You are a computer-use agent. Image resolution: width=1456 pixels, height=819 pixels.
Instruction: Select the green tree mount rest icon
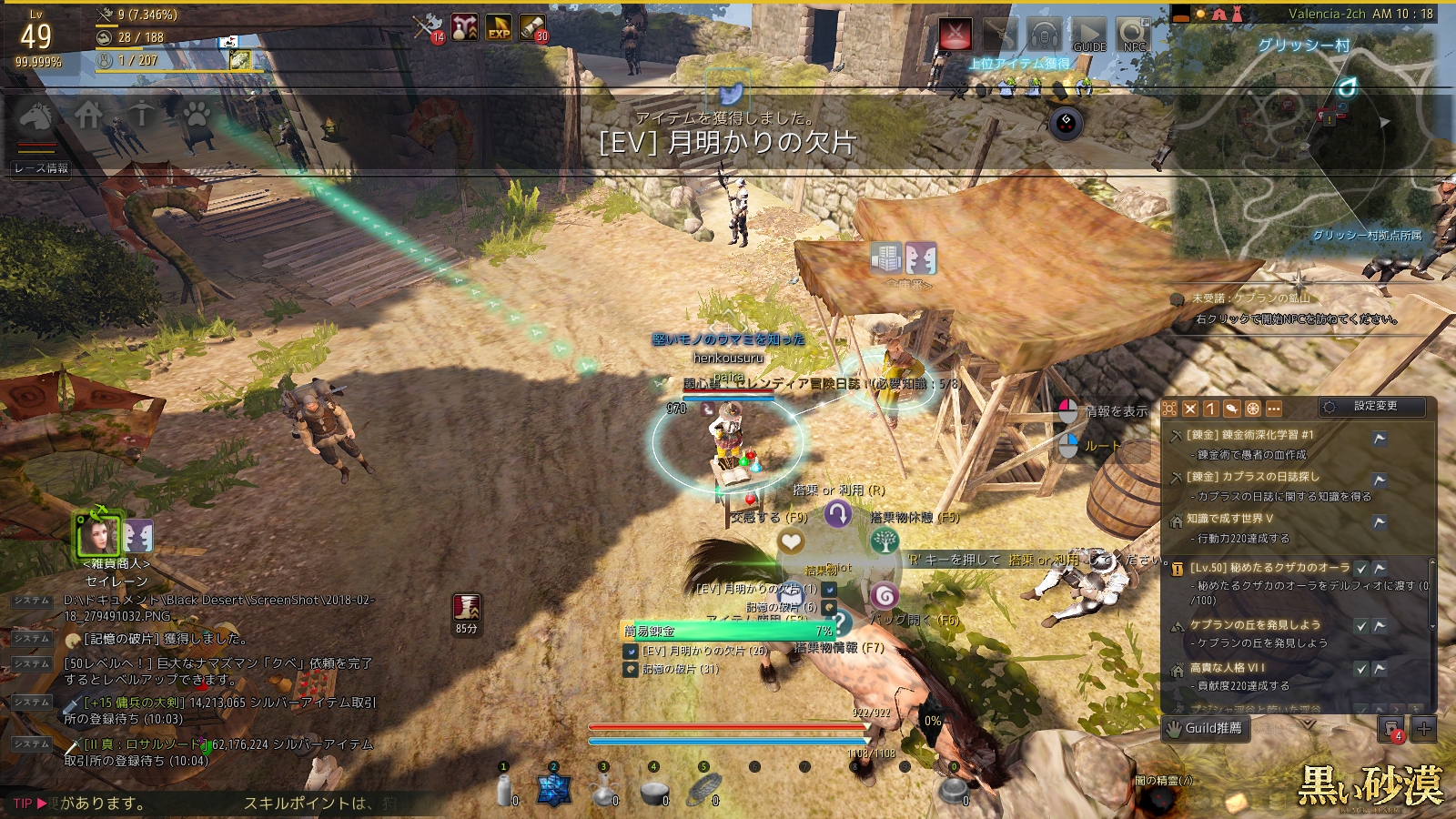pyautogui.click(x=885, y=541)
